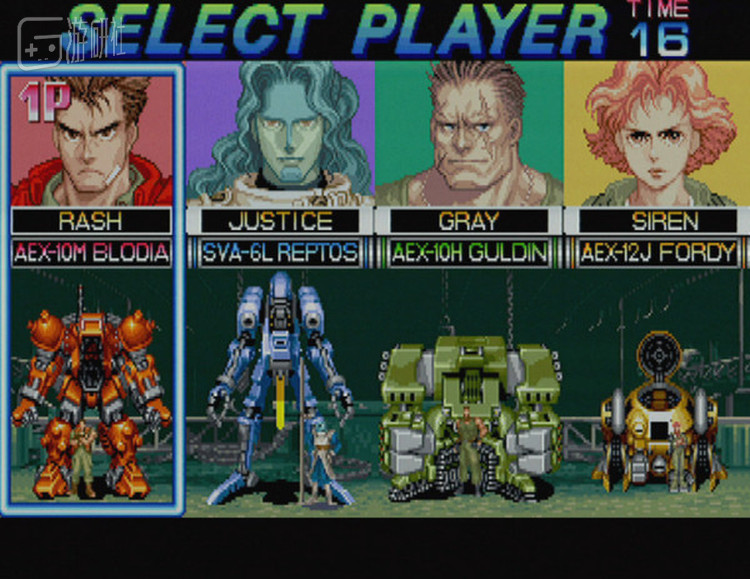750x579 pixels.
Task: Choose the SVA-6L REPTOS mech label
Action: click(280, 253)
